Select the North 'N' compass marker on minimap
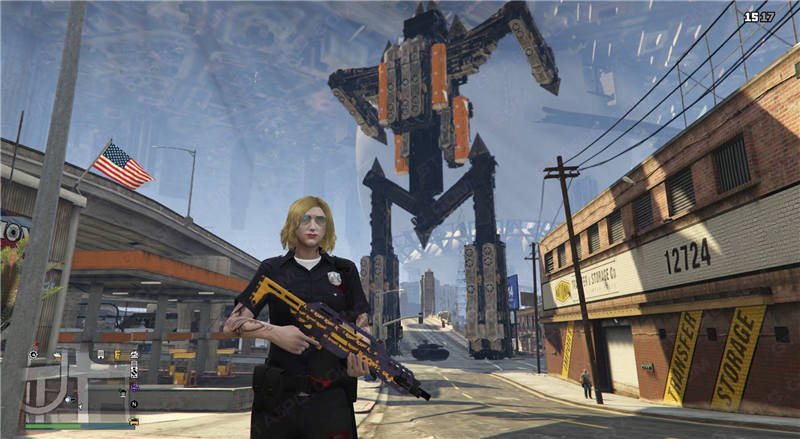The width and height of the screenshot is (800, 439). pyautogui.click(x=134, y=404)
